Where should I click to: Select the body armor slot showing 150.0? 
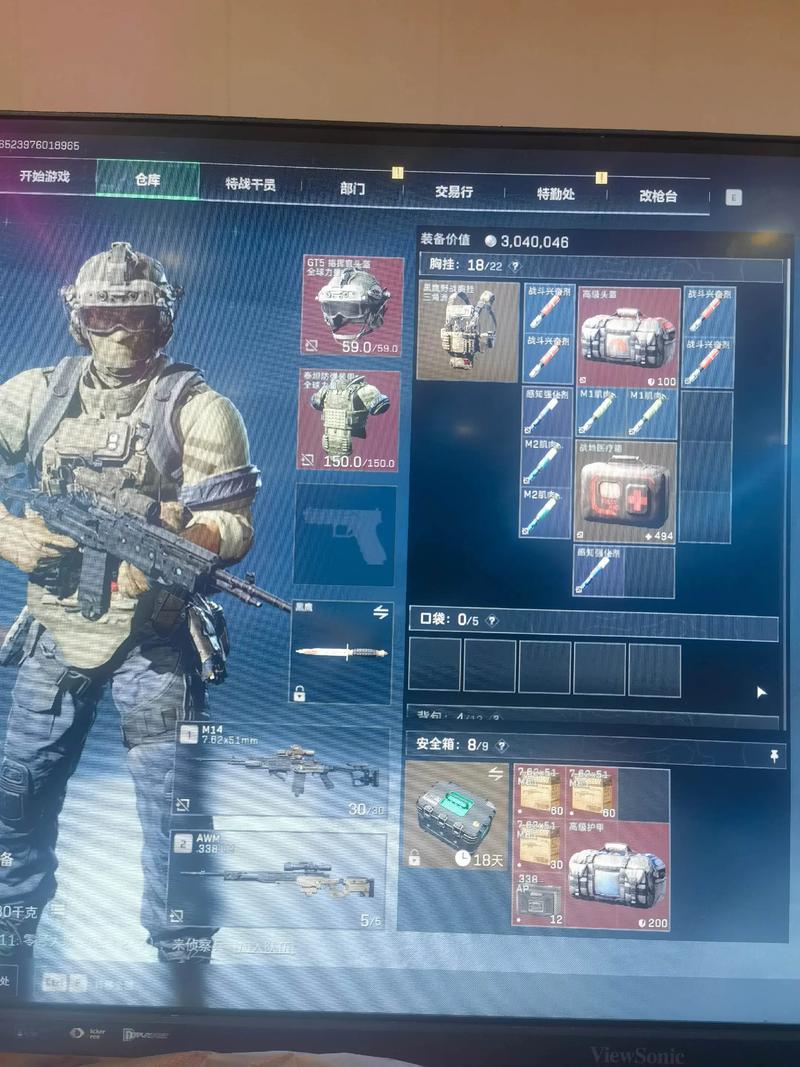click(350, 421)
